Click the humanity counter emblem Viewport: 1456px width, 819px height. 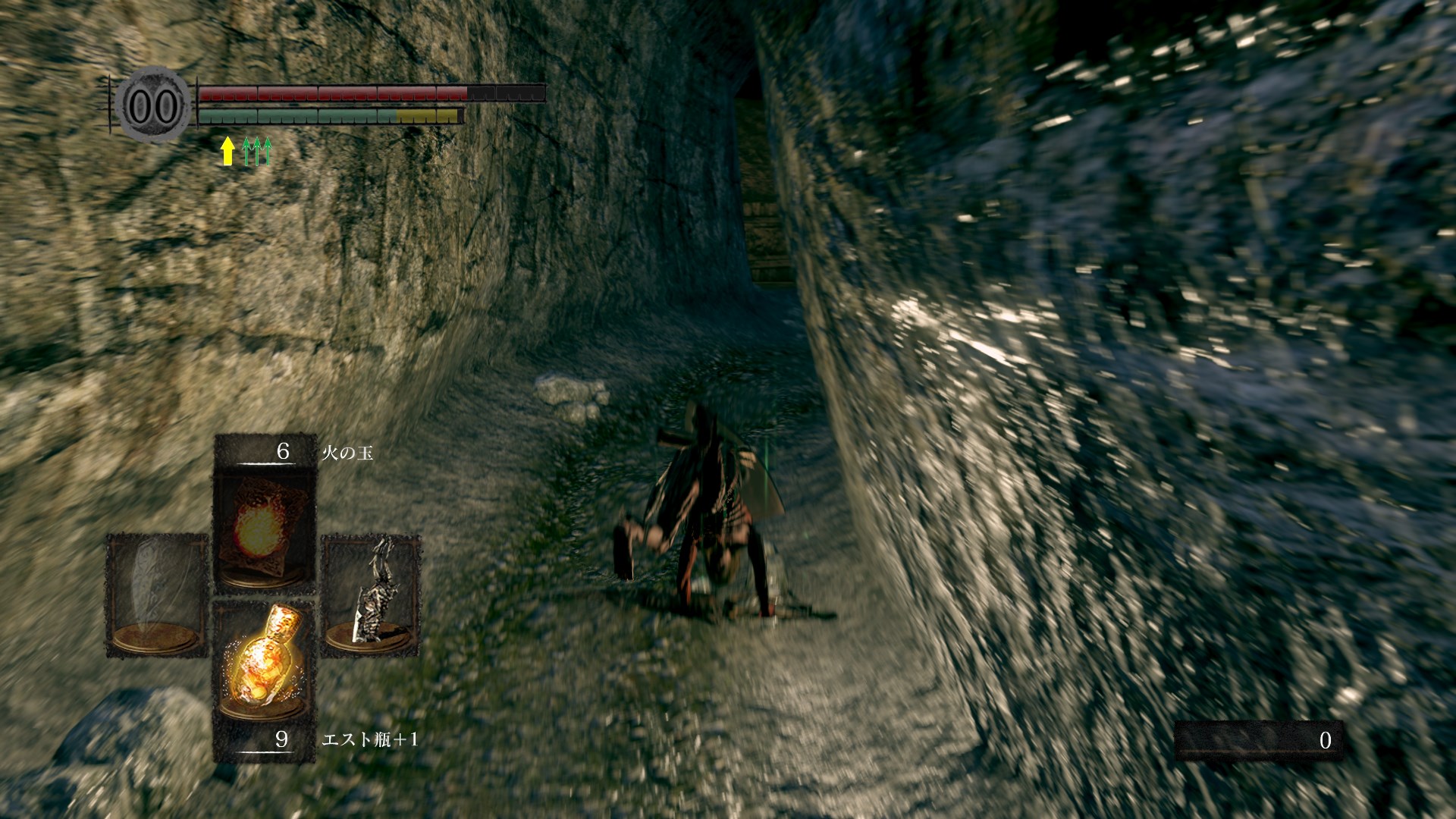click(154, 106)
